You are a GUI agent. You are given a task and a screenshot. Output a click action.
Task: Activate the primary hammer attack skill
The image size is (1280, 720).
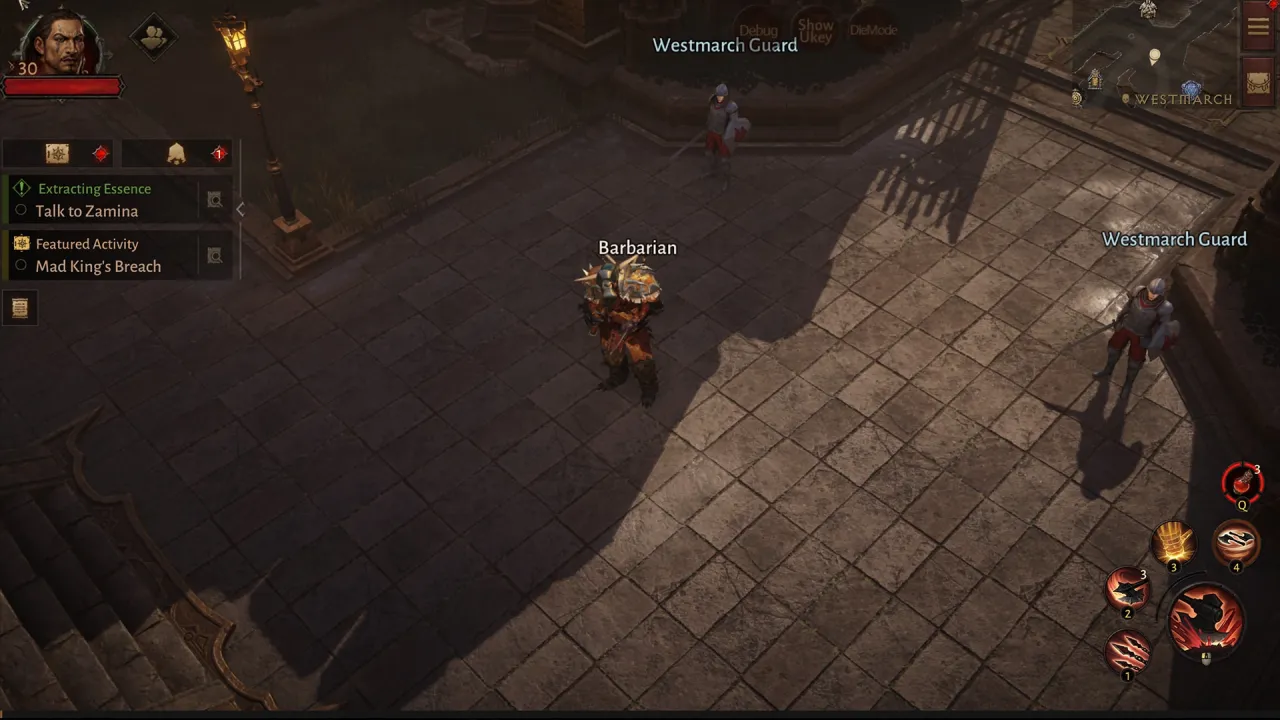click(x=1204, y=618)
